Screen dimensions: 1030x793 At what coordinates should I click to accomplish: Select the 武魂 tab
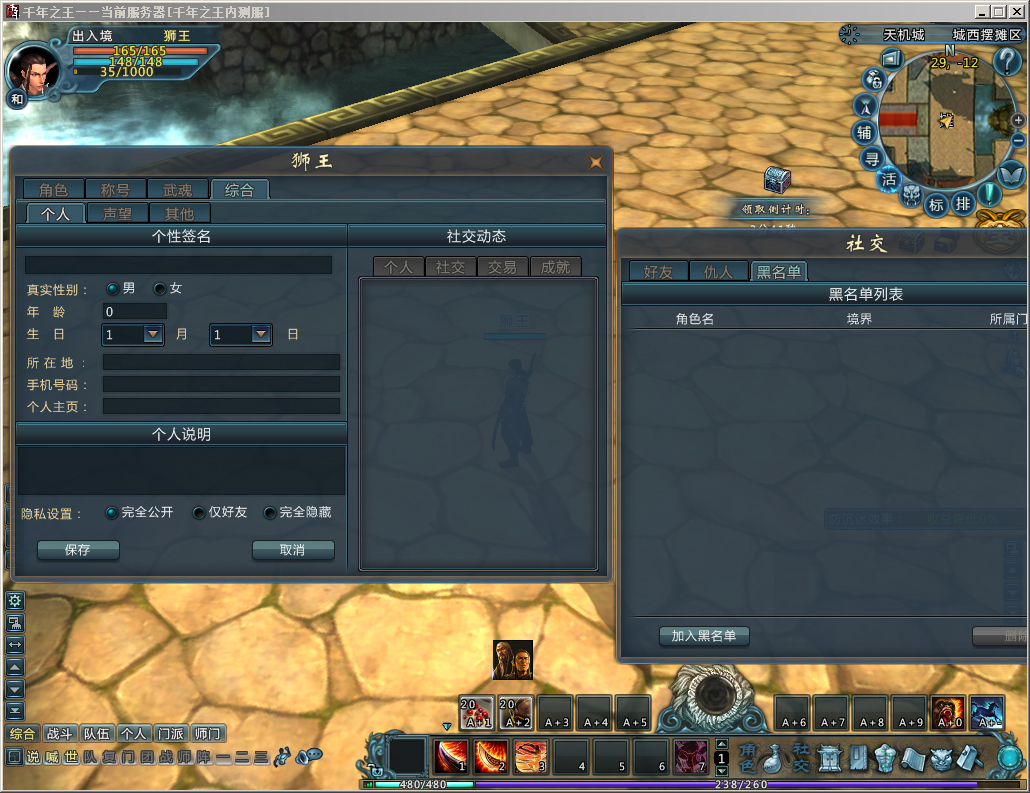[177, 189]
